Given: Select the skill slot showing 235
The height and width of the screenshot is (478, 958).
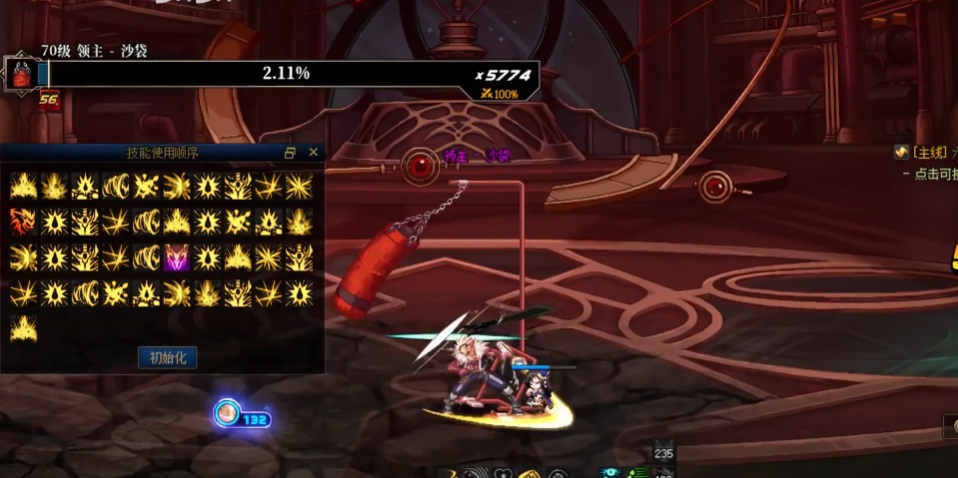Looking at the screenshot, I should coord(664,452).
